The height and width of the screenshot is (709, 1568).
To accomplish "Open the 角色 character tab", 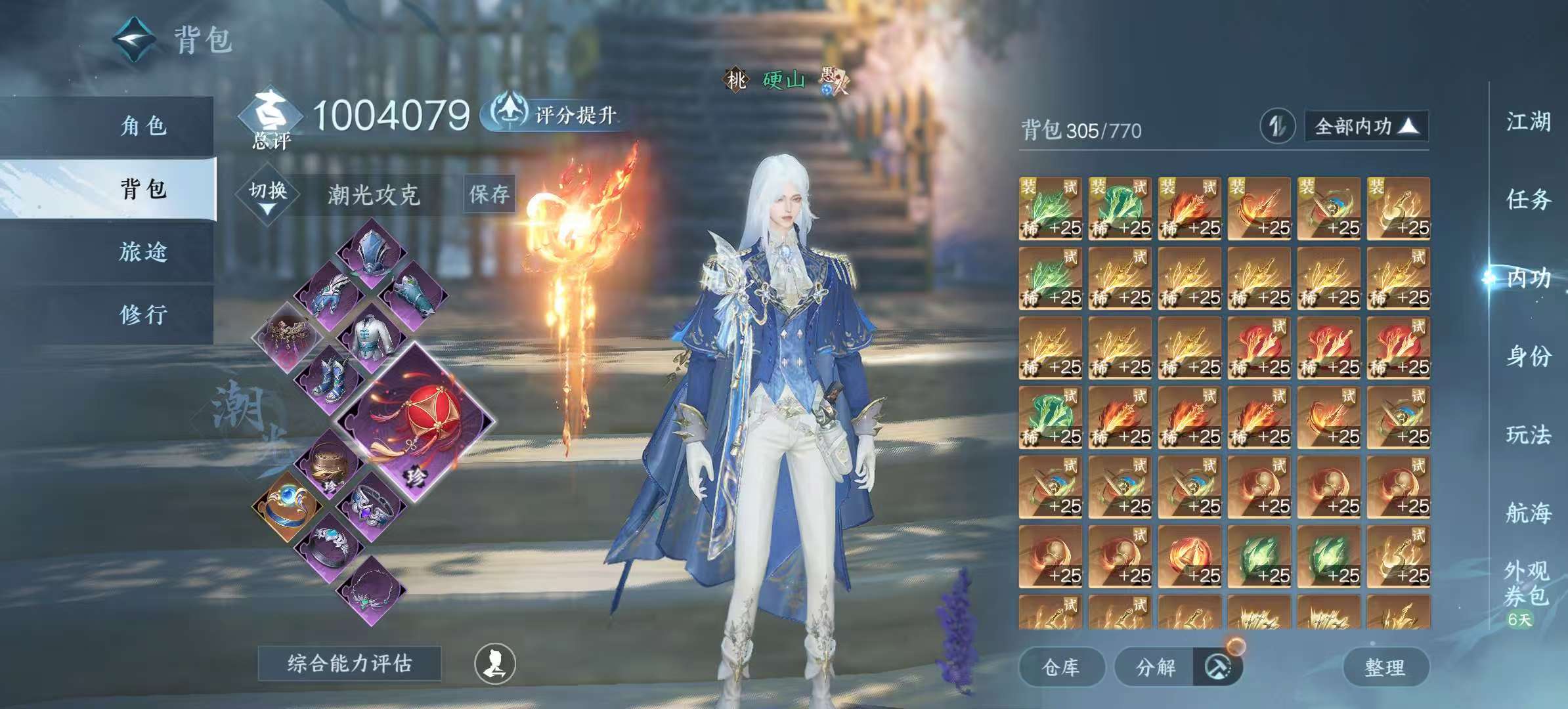I will click(143, 125).
